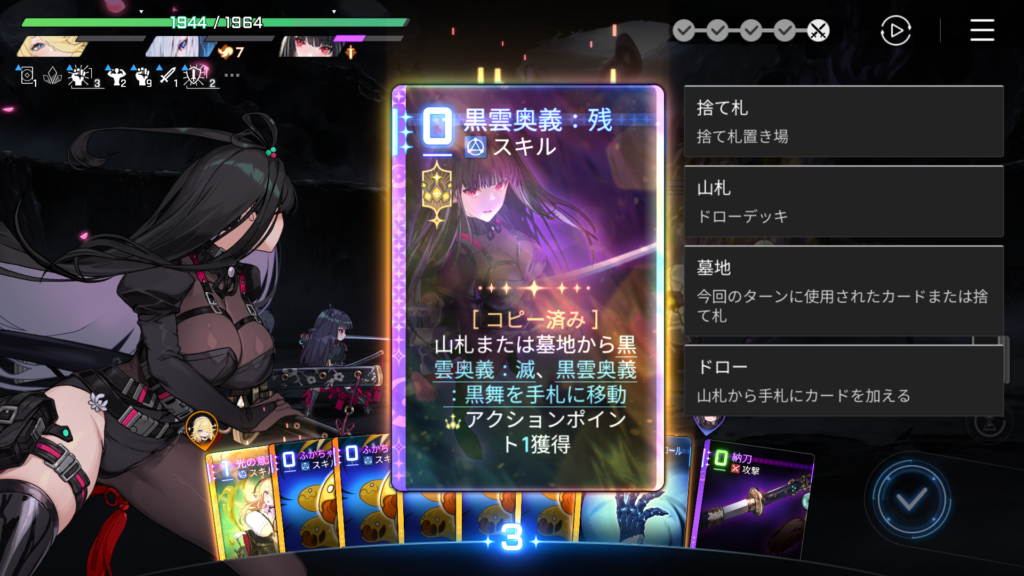This screenshot has width=1024, height=576.
Task: Select the dark claw hand card
Action: 638,510
